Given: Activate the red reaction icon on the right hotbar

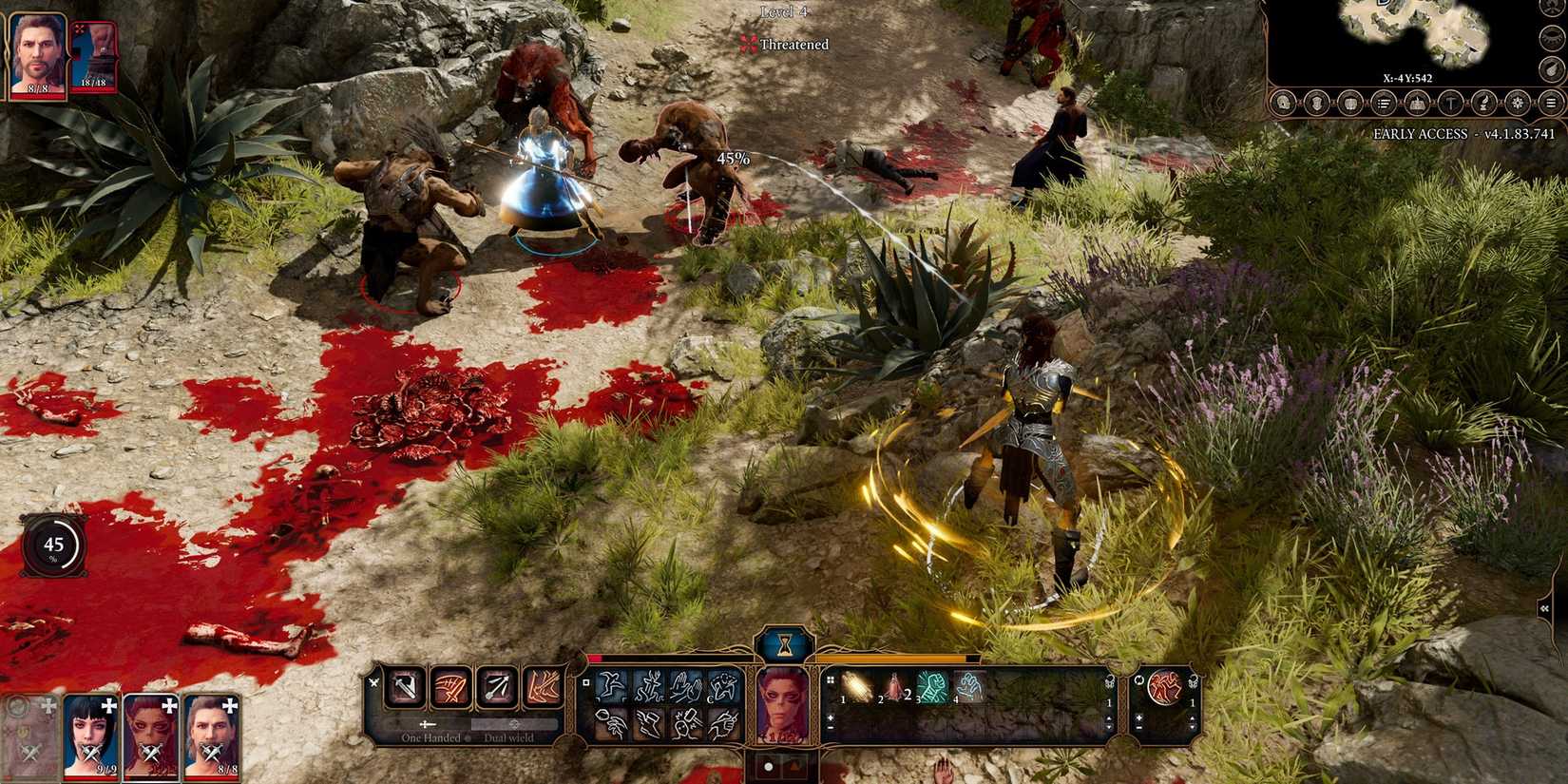Looking at the screenshot, I should [x=1163, y=687].
